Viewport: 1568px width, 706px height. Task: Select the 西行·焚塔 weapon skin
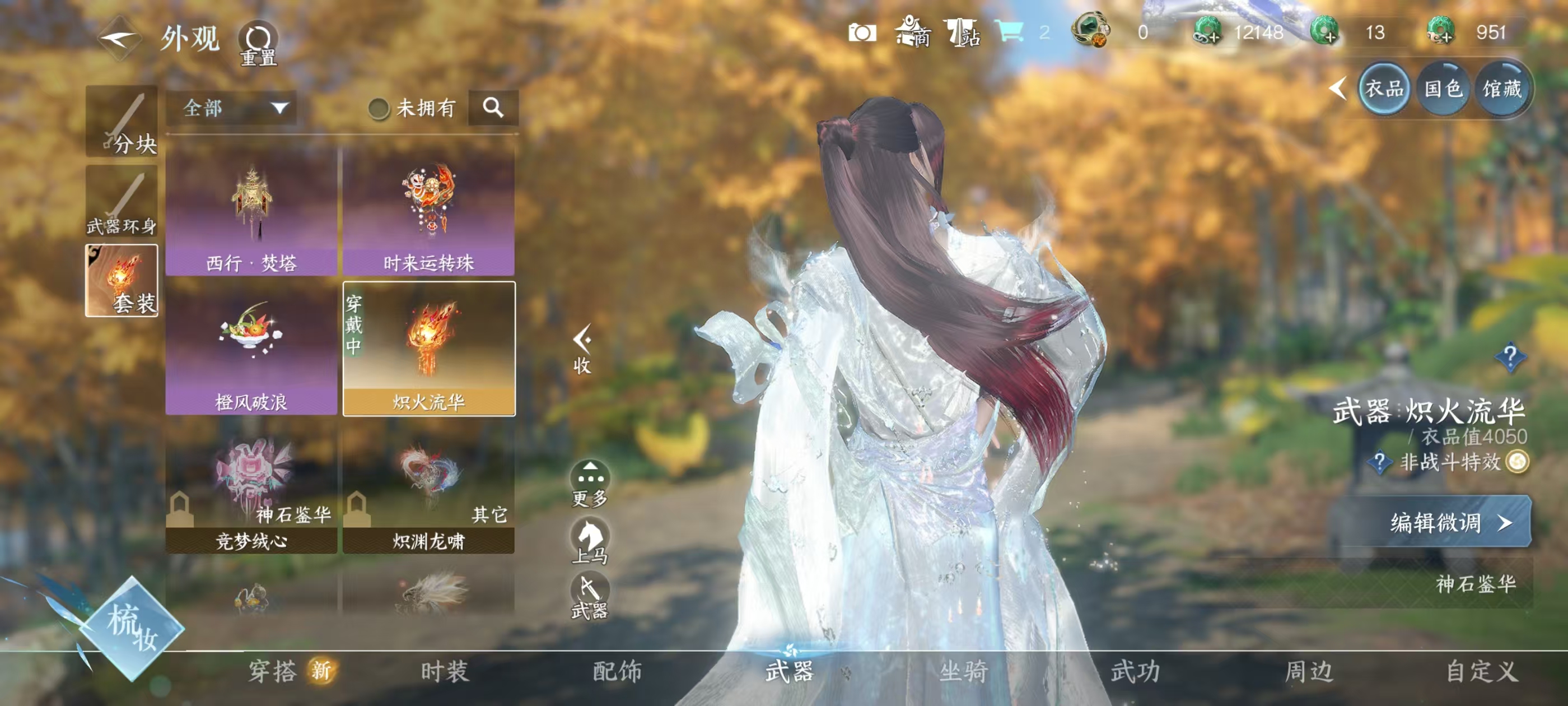tap(251, 210)
